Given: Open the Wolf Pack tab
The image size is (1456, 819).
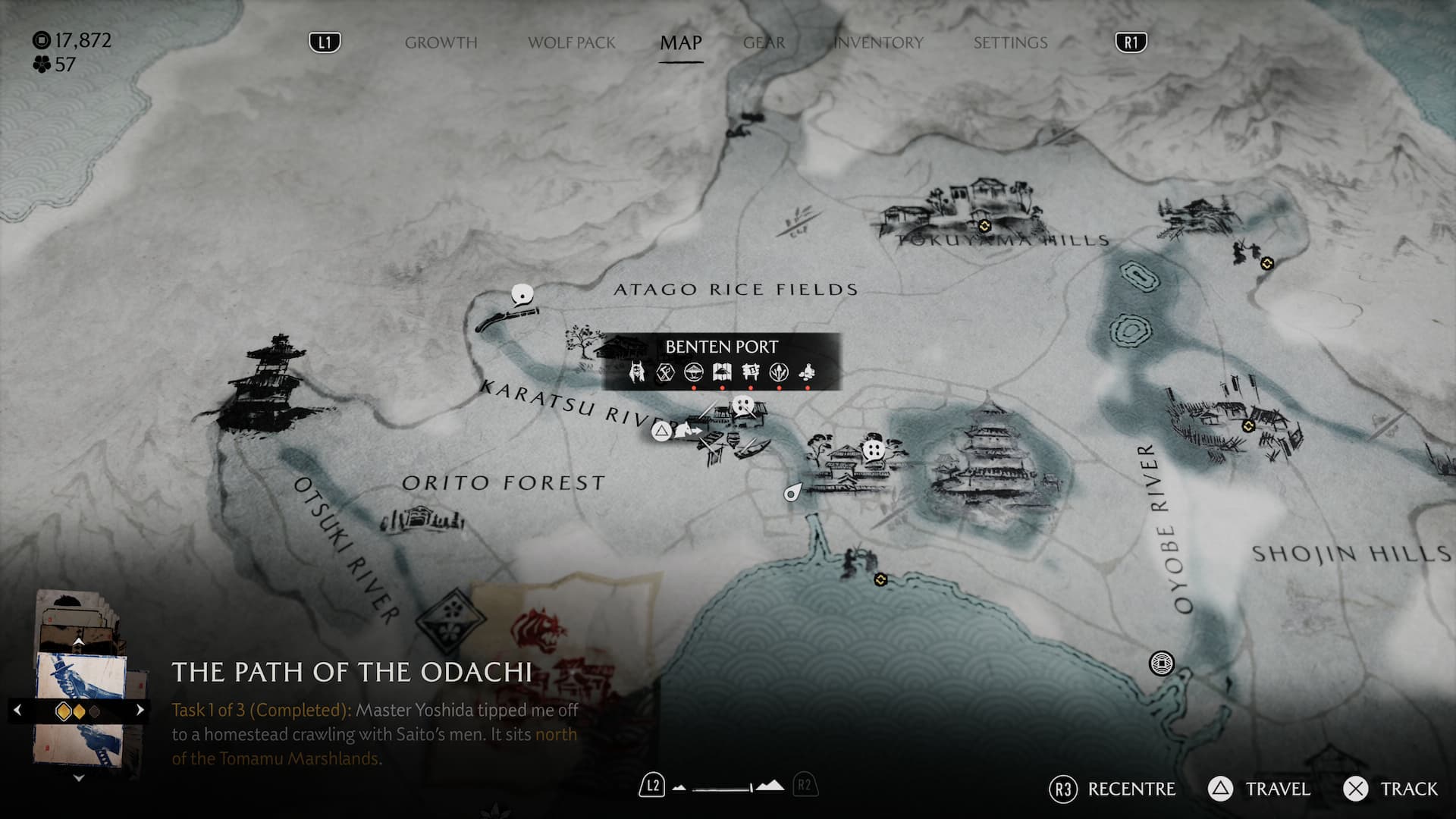Looking at the screenshot, I should click(571, 42).
